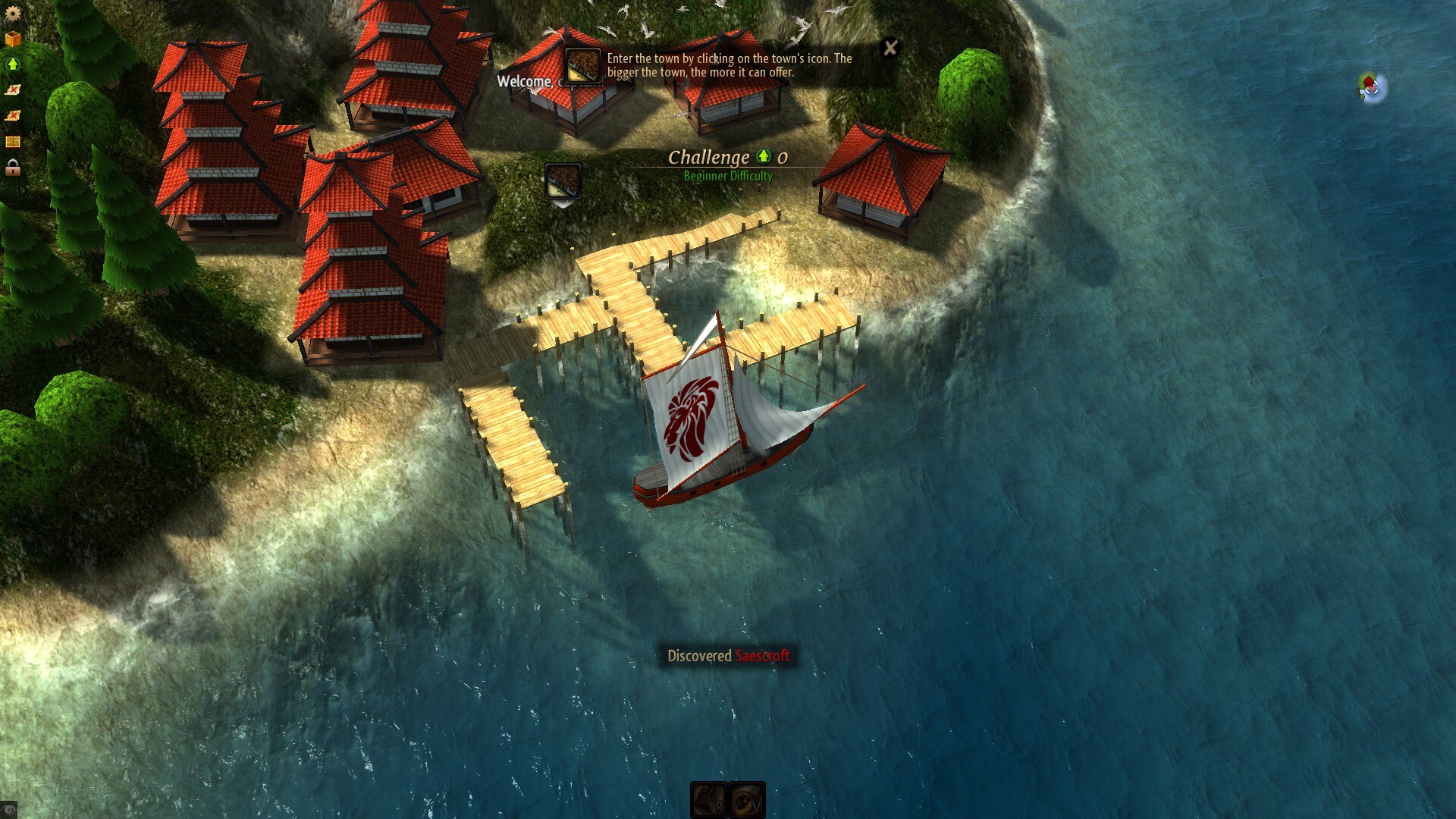Activate the ability slot marked V
1456x819 pixels.
[747, 800]
